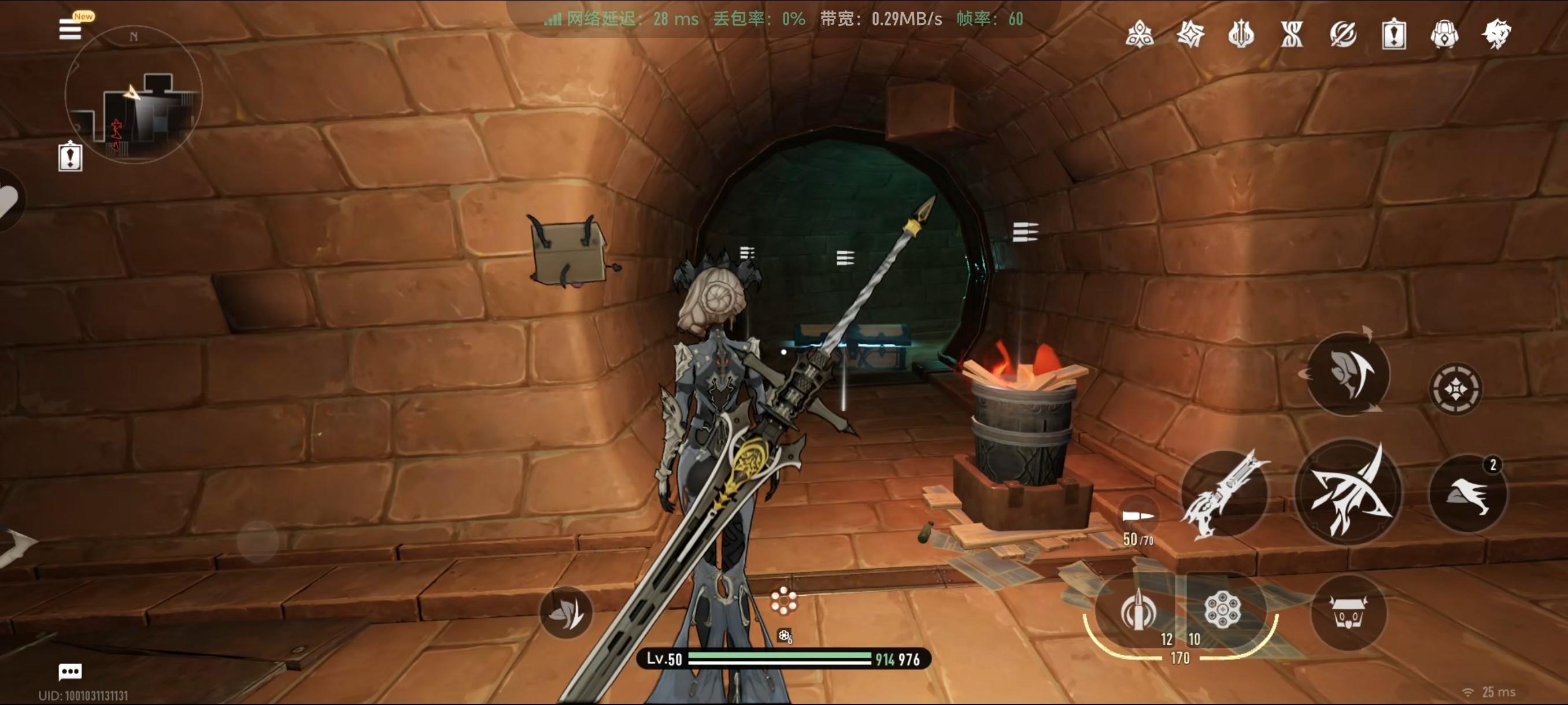
Task: Open the chat speech bubble
Action: click(70, 671)
